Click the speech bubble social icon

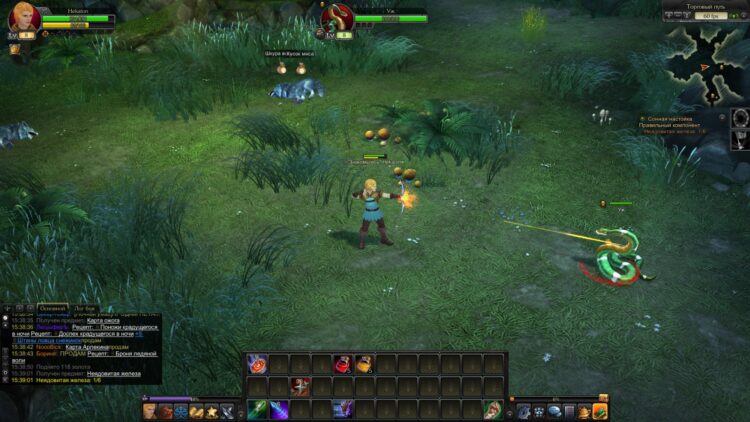[553, 410]
